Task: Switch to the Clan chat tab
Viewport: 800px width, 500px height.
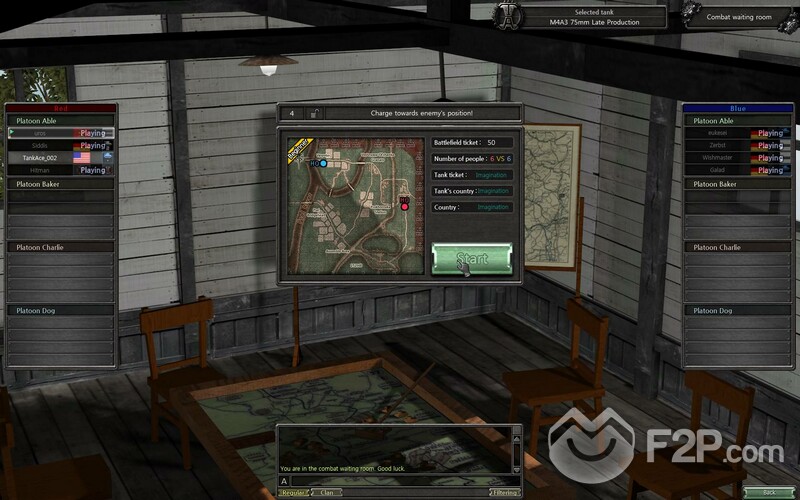Action: [x=326, y=492]
